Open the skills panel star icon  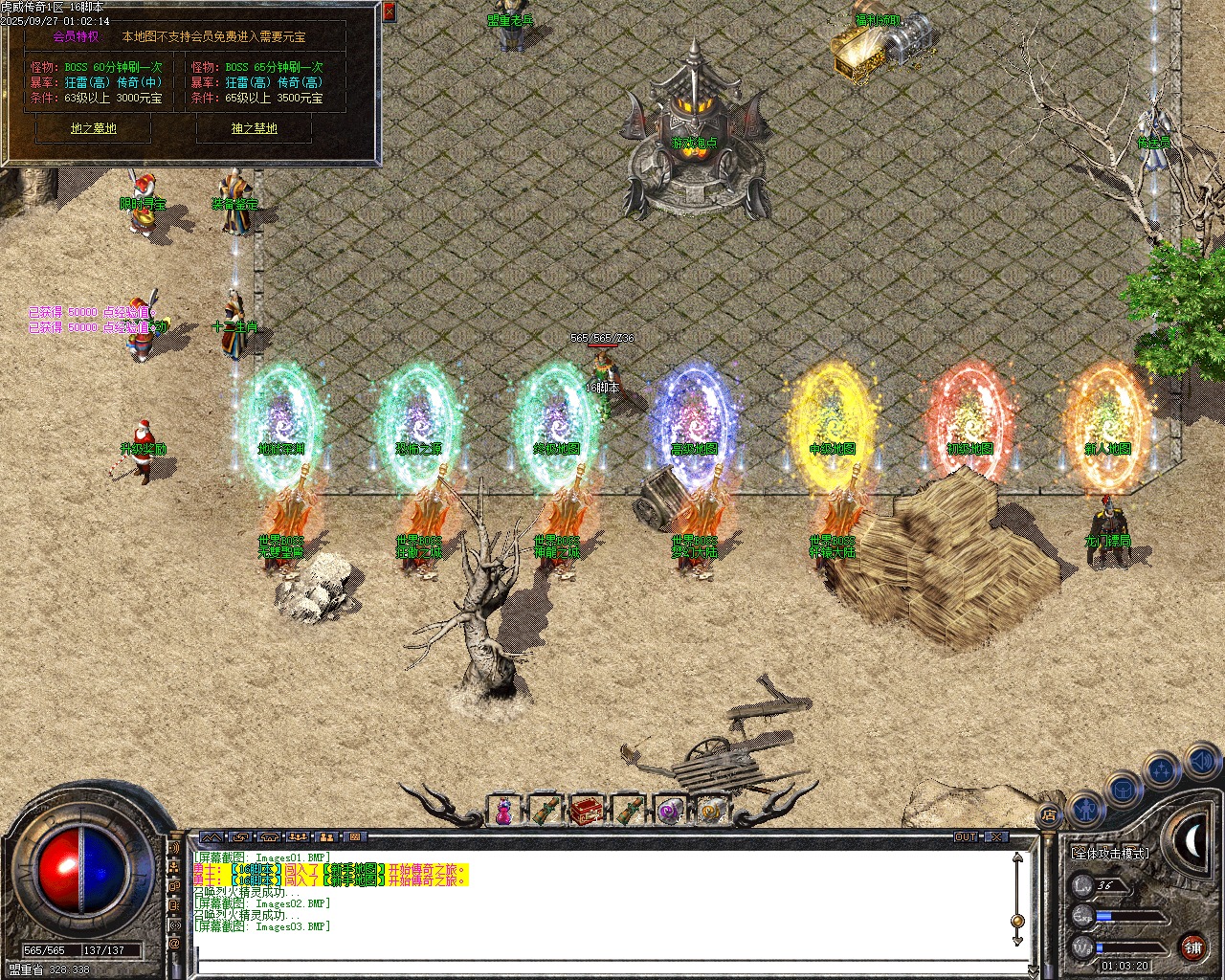(1160, 768)
